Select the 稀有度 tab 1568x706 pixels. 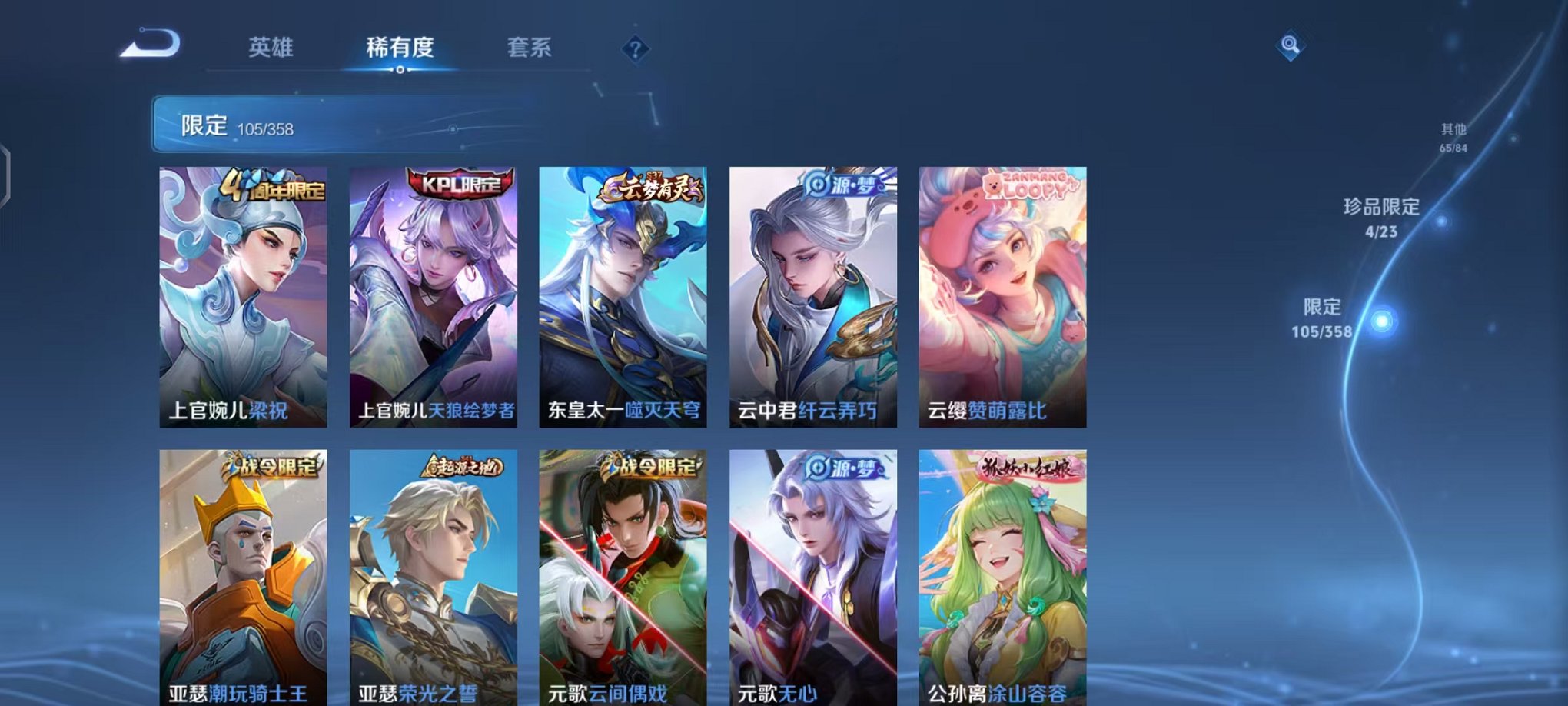click(399, 48)
